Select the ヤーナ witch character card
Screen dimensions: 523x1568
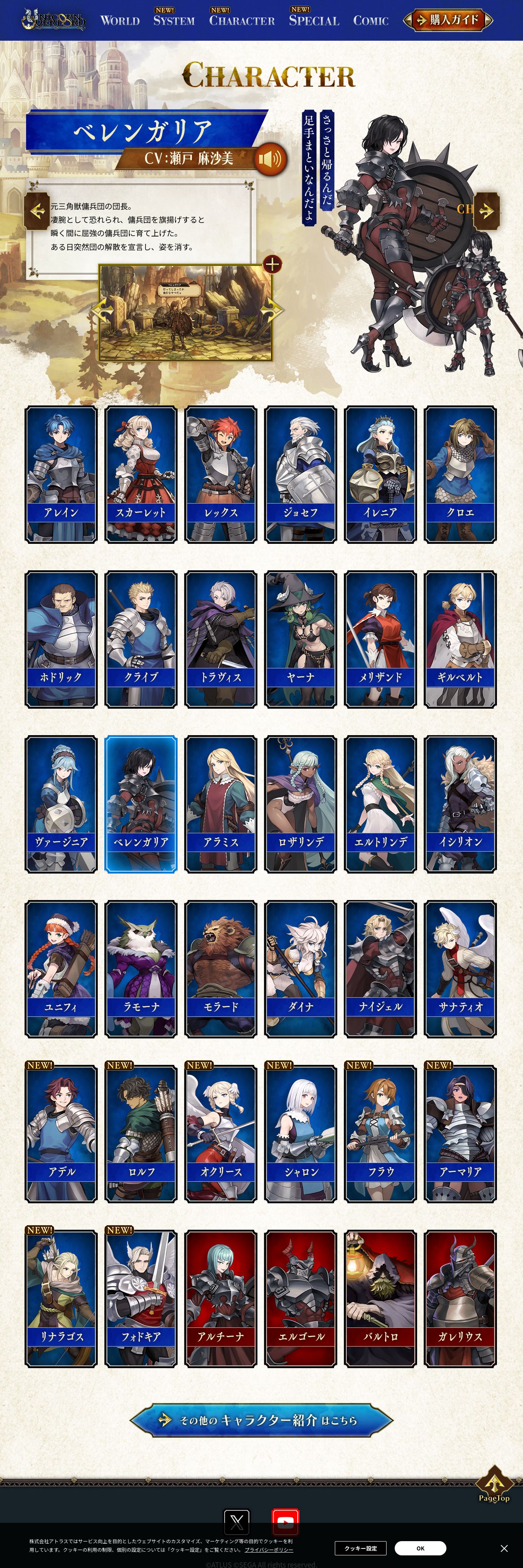(301, 639)
